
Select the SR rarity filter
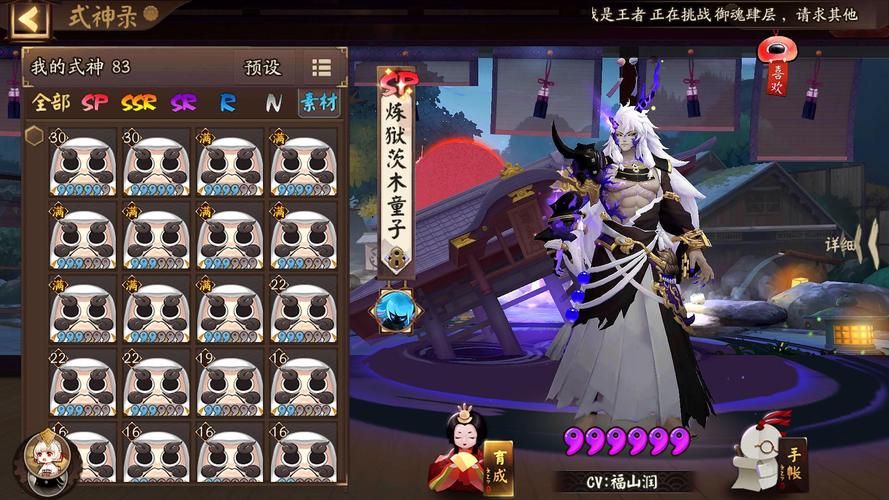click(183, 102)
